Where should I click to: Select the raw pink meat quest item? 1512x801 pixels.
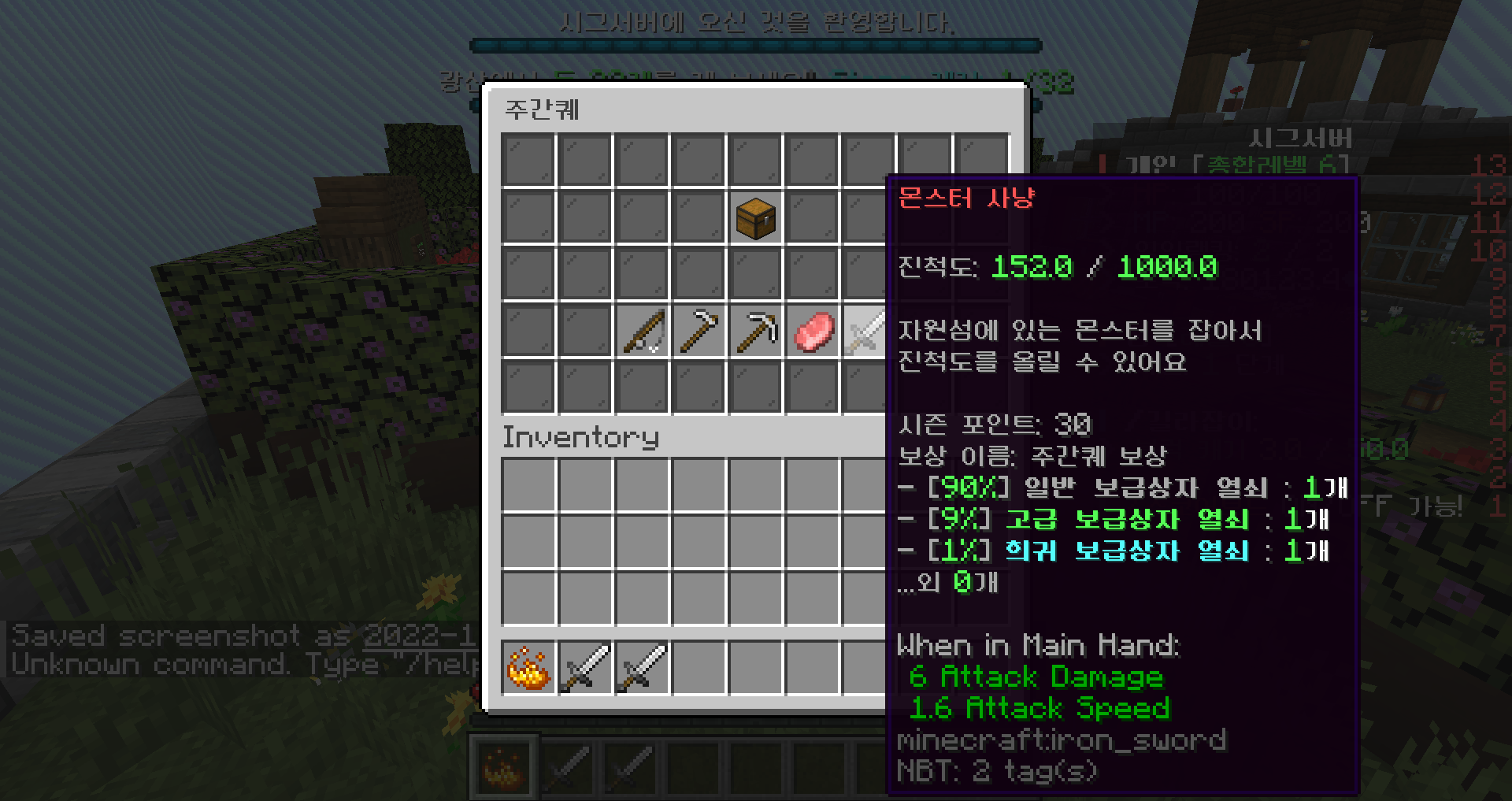[812, 332]
